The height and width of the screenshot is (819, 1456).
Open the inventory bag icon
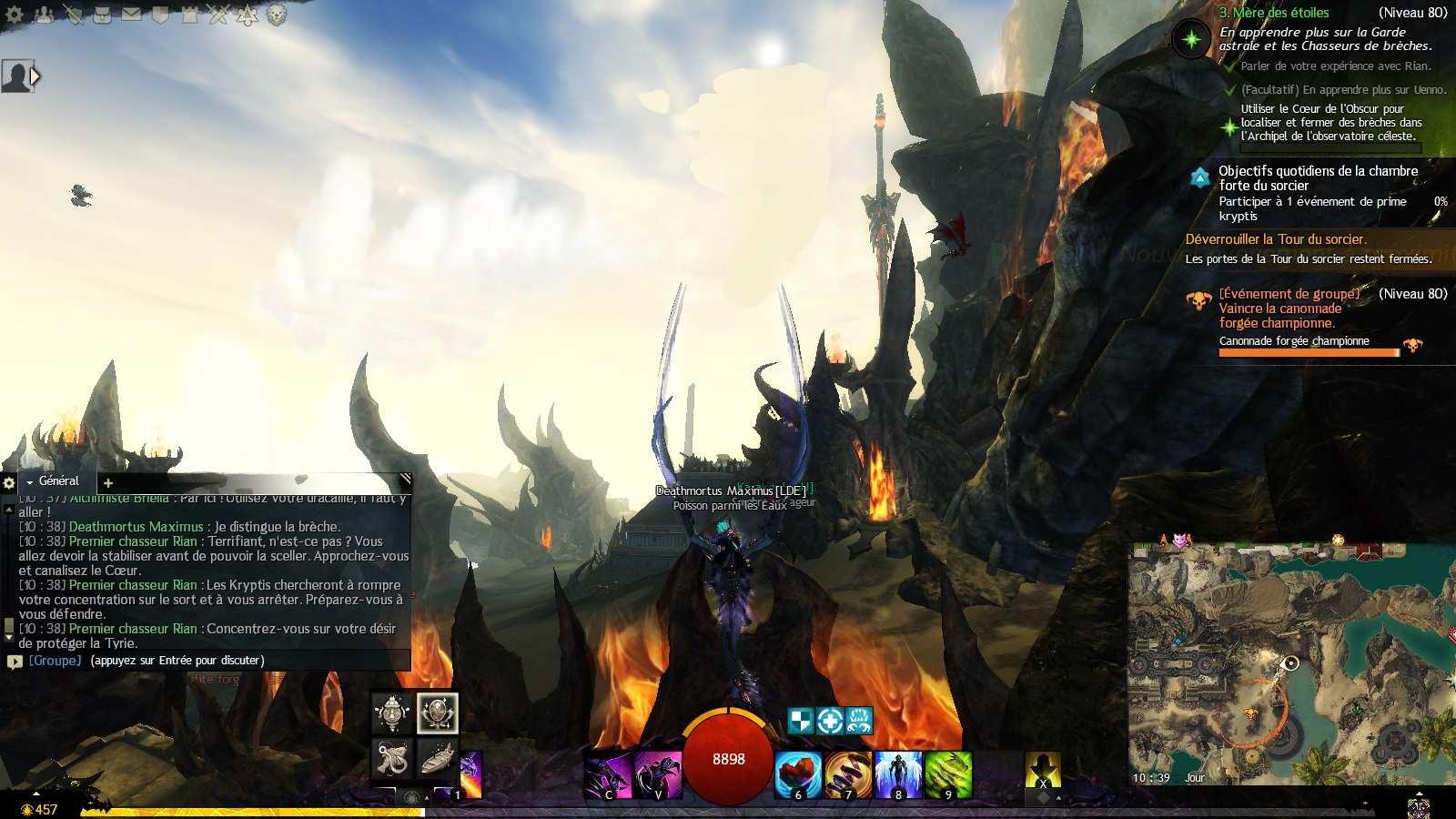click(x=102, y=15)
